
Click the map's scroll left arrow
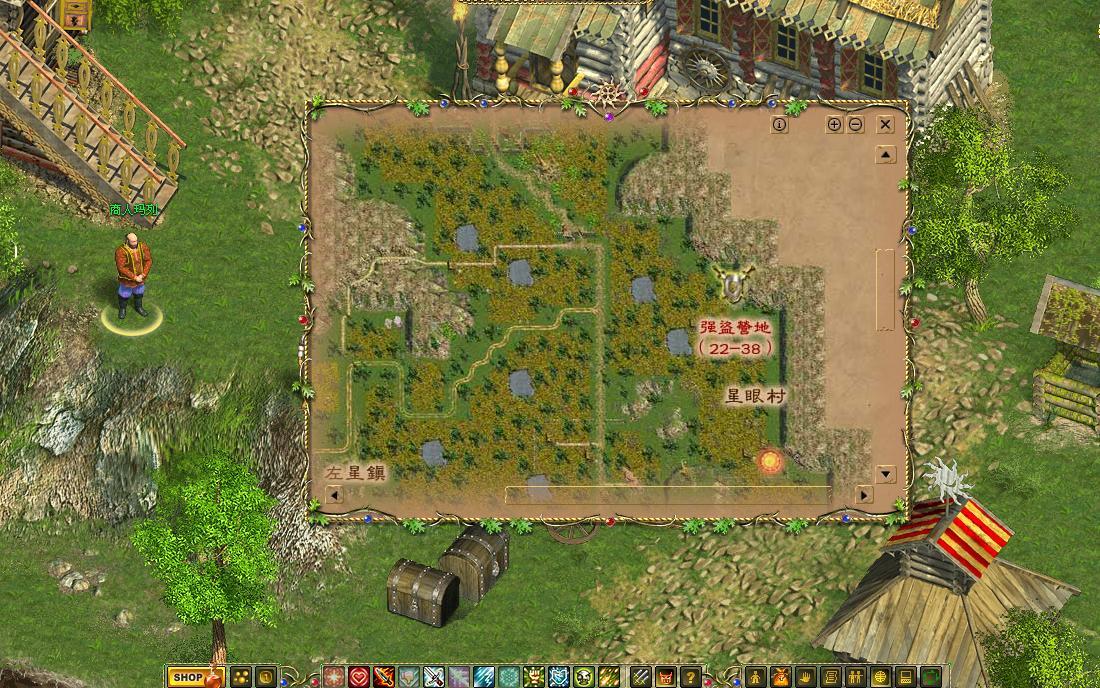(334, 495)
